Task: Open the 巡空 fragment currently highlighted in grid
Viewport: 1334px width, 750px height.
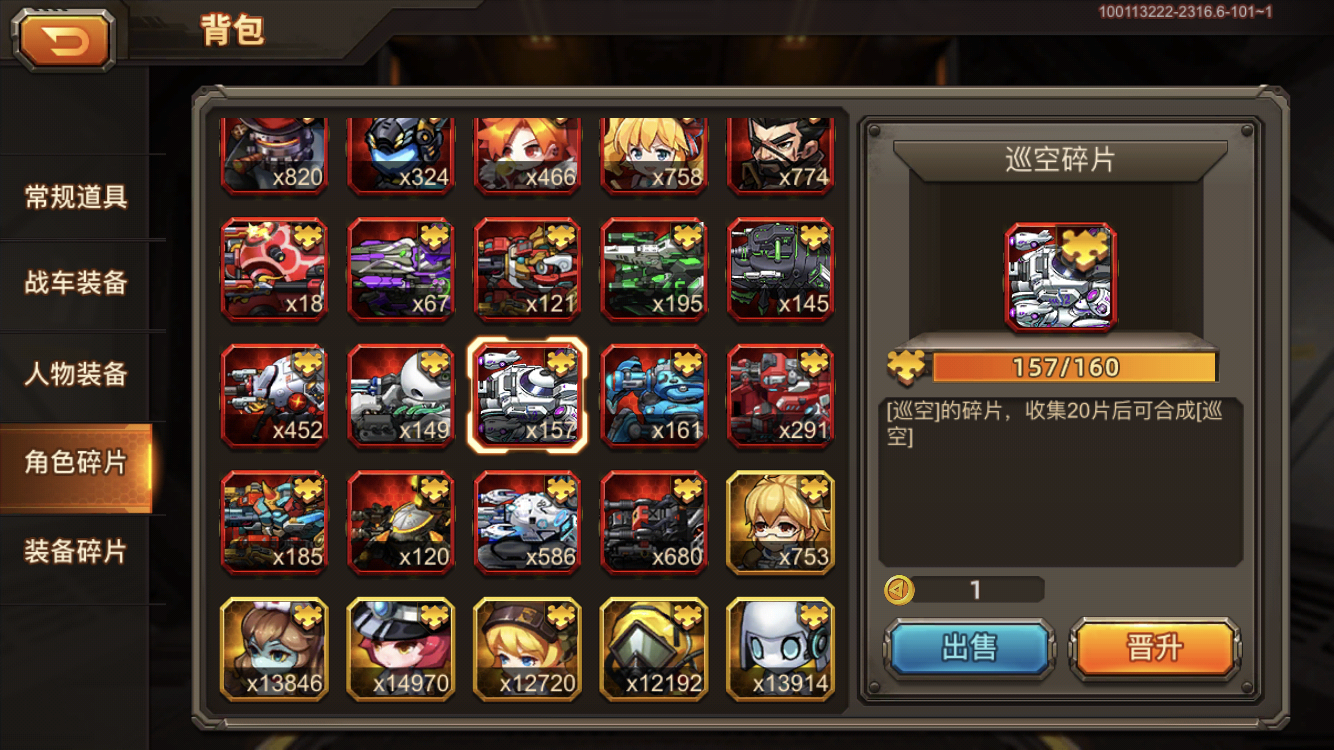Action: [527, 395]
